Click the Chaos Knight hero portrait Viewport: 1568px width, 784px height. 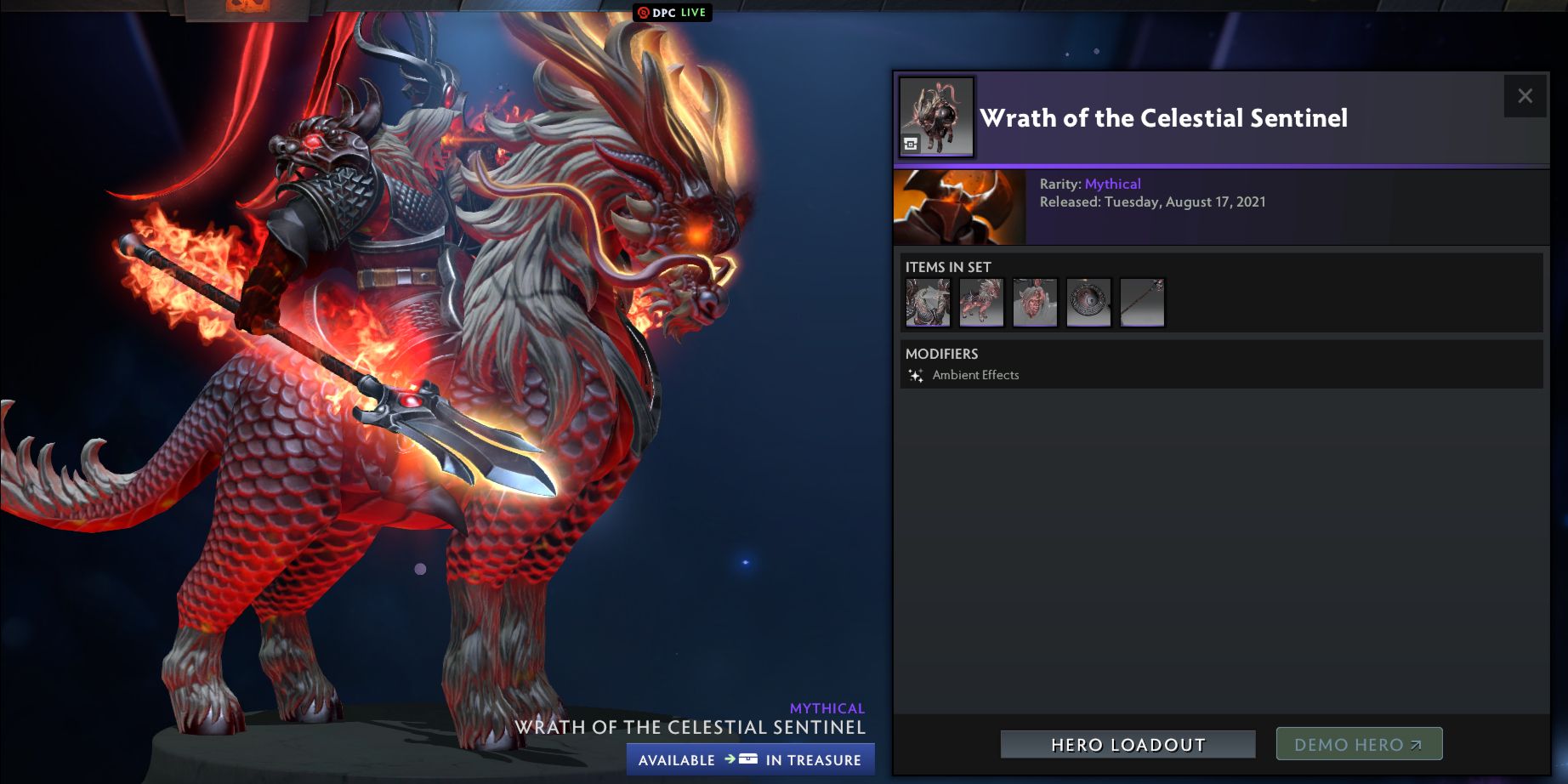click(959, 207)
